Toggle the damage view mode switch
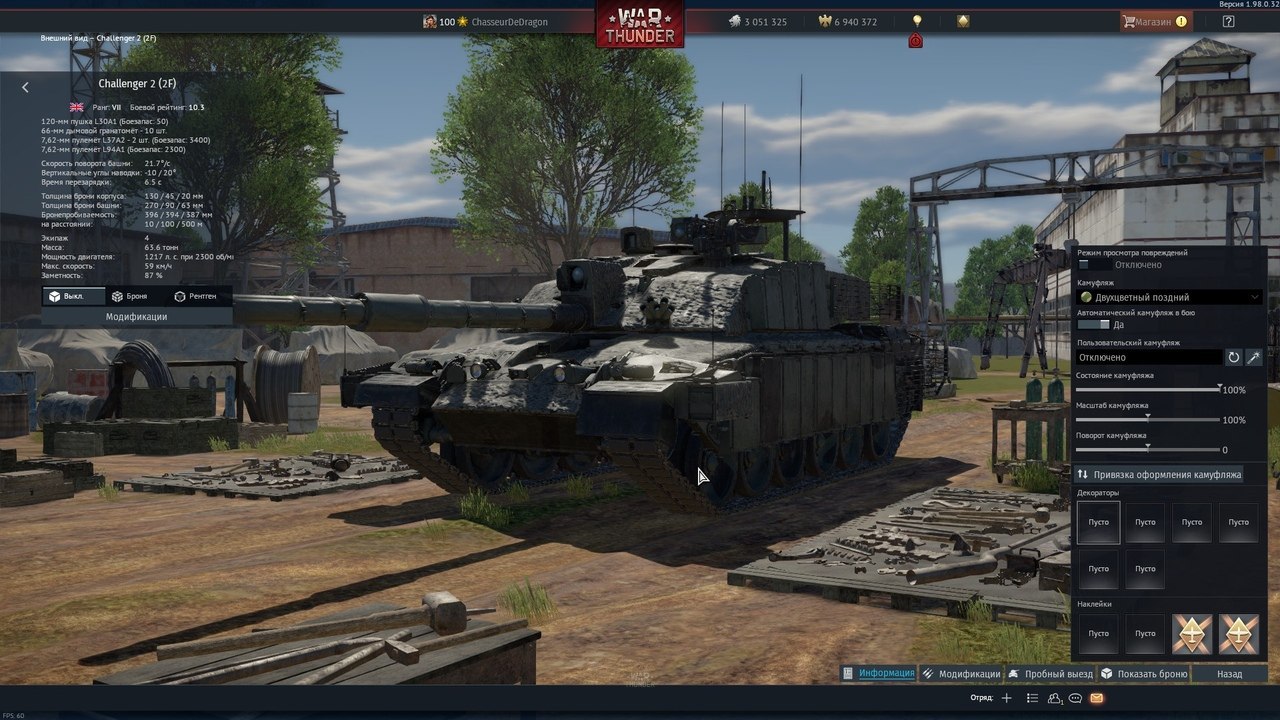 coord(1093,265)
